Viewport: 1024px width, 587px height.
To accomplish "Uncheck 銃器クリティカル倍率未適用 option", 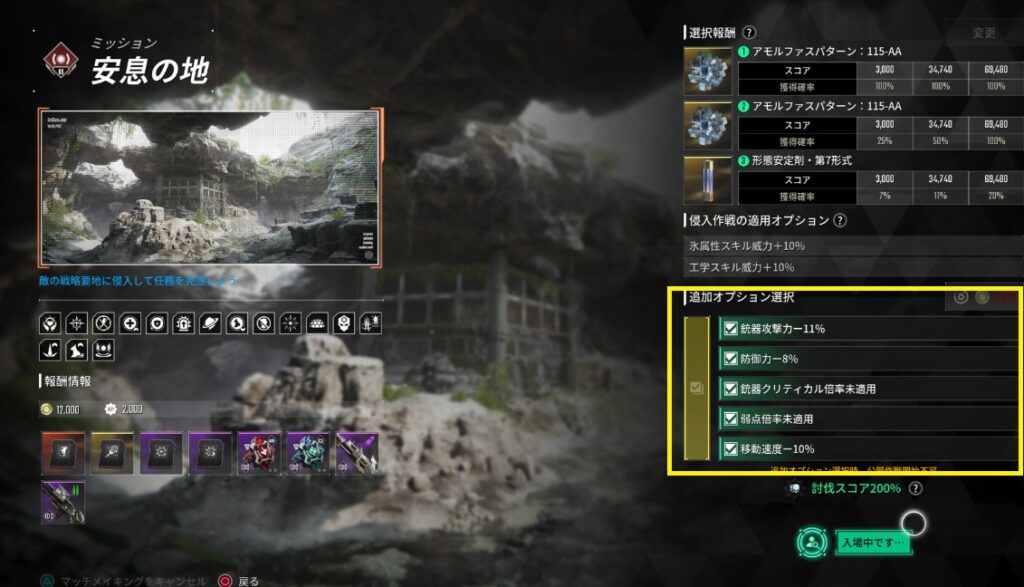I will 730,389.
